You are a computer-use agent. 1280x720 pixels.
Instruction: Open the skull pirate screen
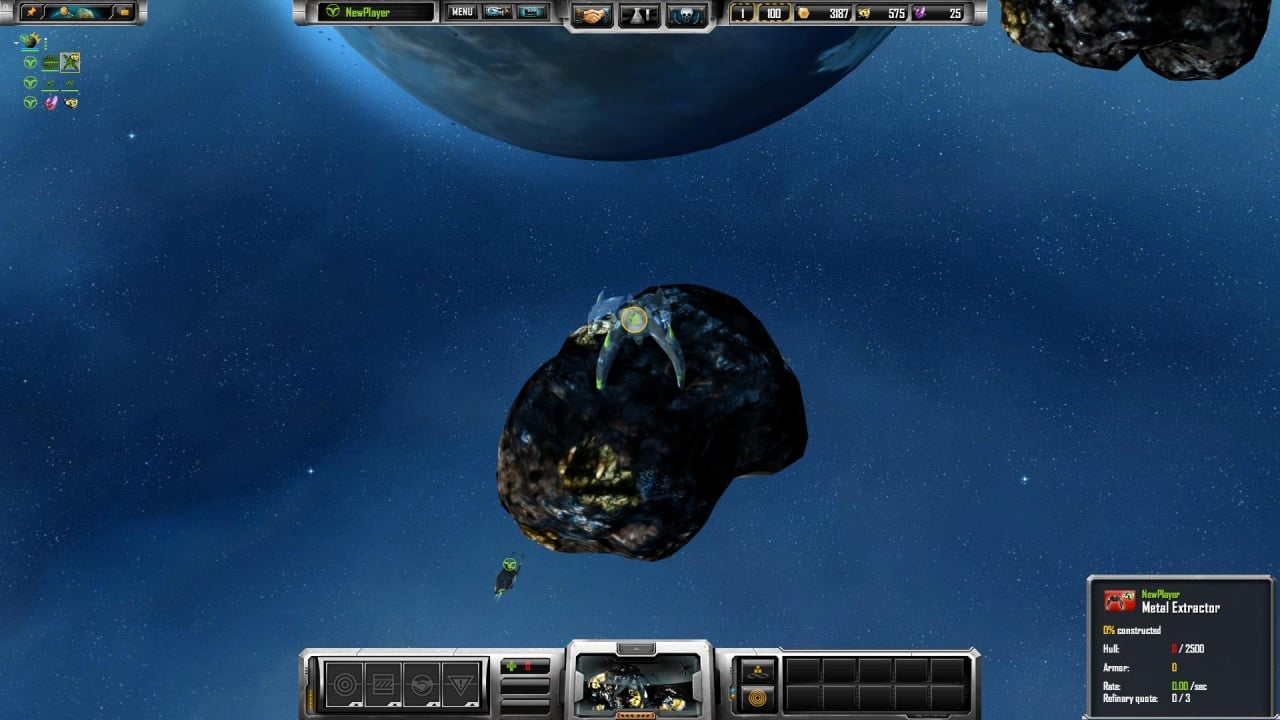pyautogui.click(x=686, y=15)
